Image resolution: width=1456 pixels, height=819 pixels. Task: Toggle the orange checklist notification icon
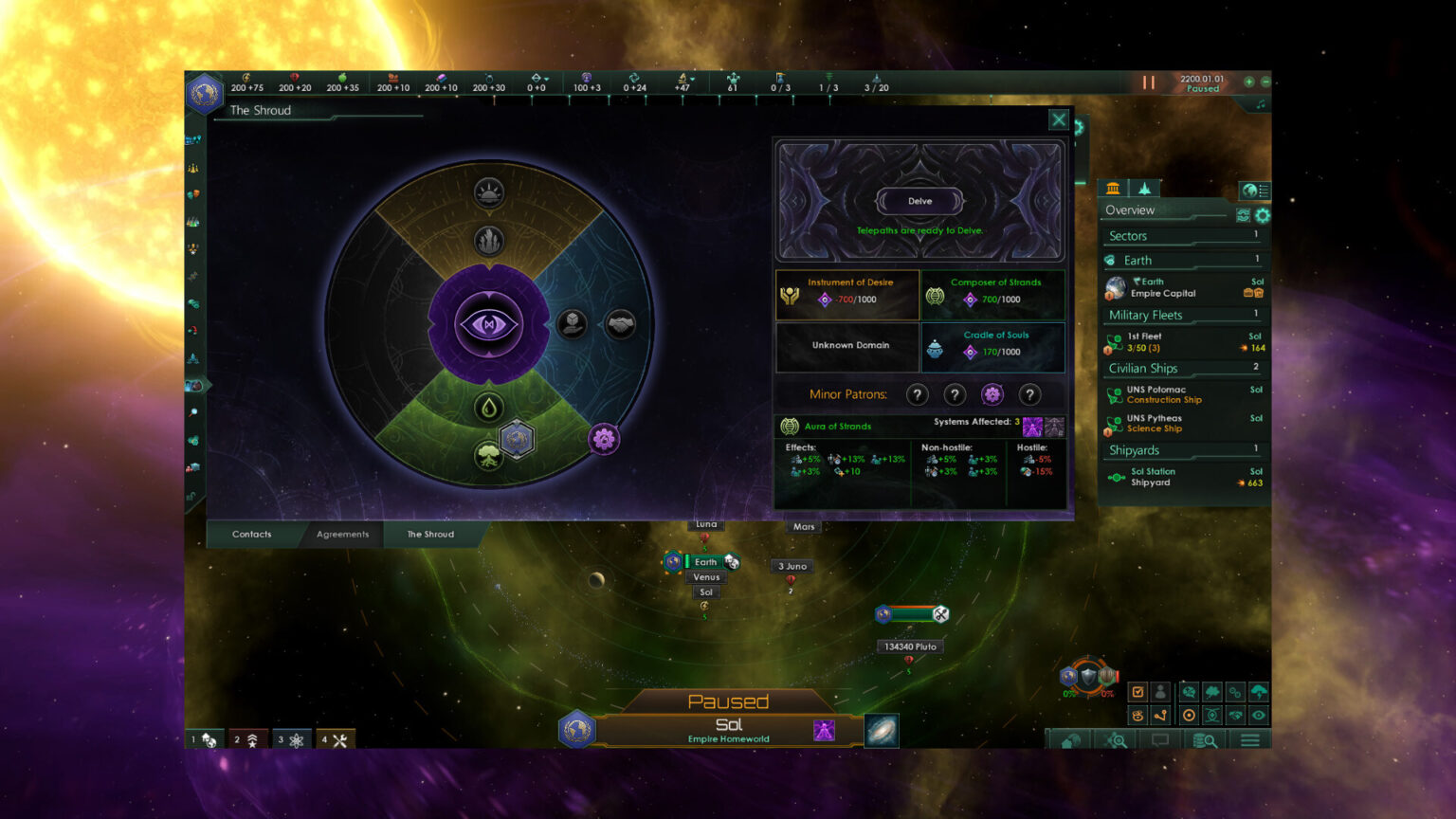click(x=1137, y=690)
